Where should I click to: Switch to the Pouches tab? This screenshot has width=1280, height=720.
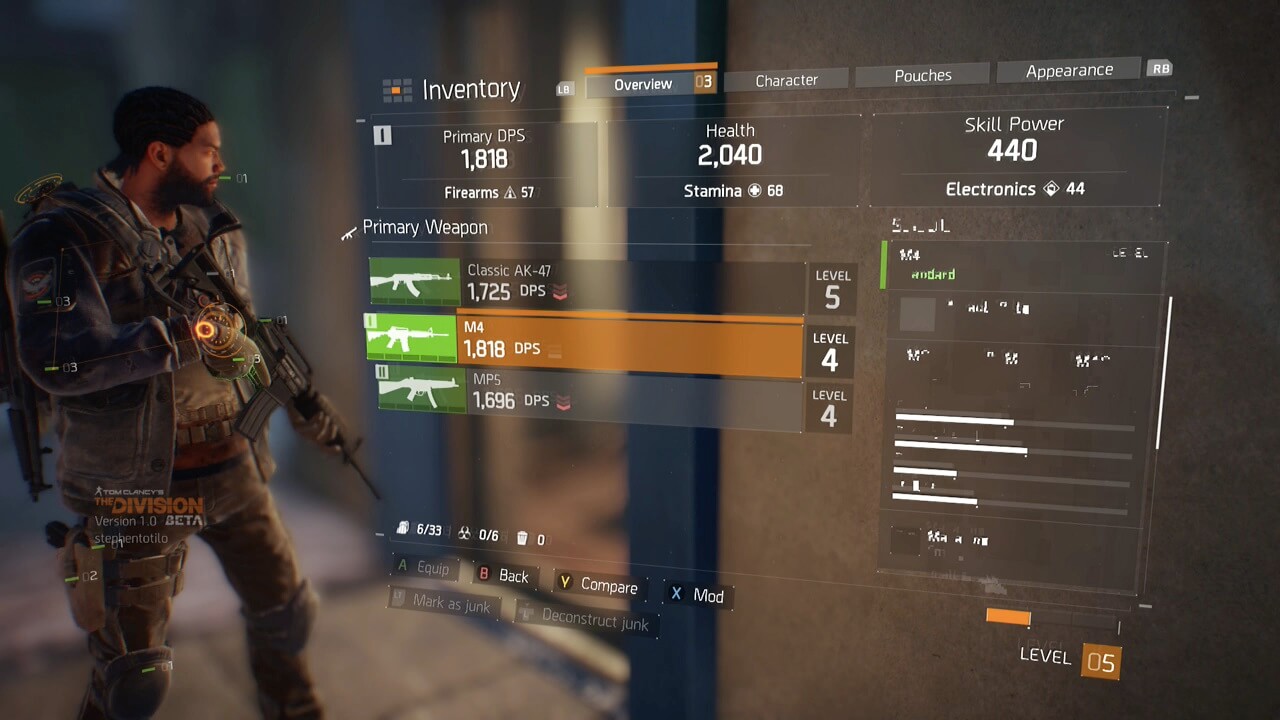coord(923,75)
